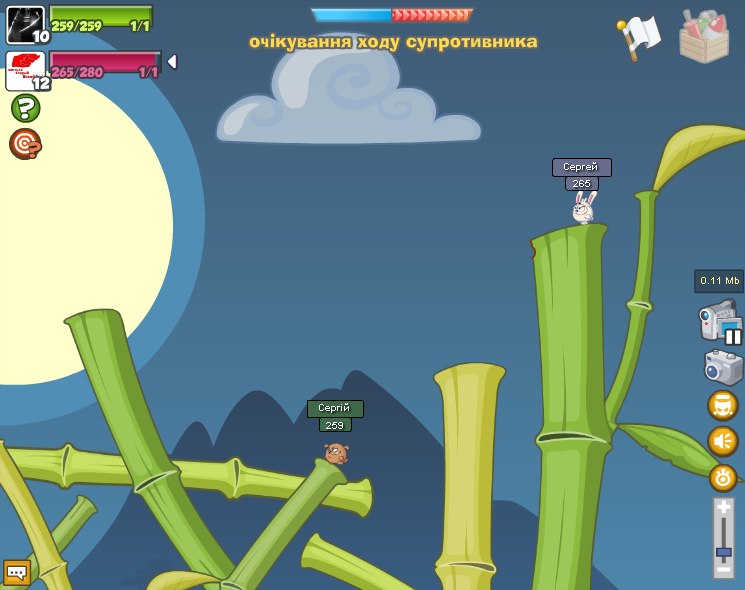Click the orange gear-like round button
This screenshot has height=590, width=745.
pos(723,477)
